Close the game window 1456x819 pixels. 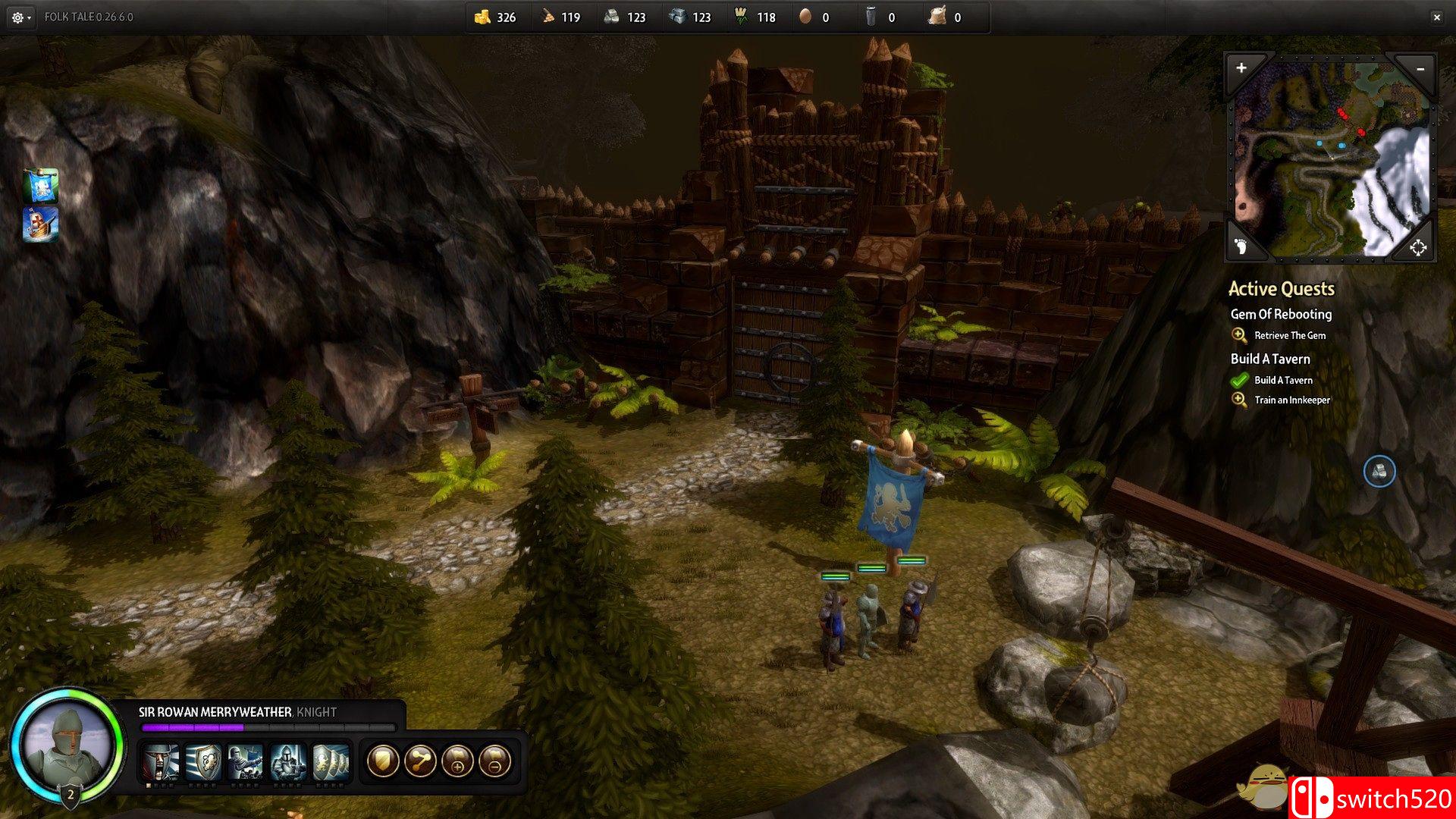point(1436,17)
